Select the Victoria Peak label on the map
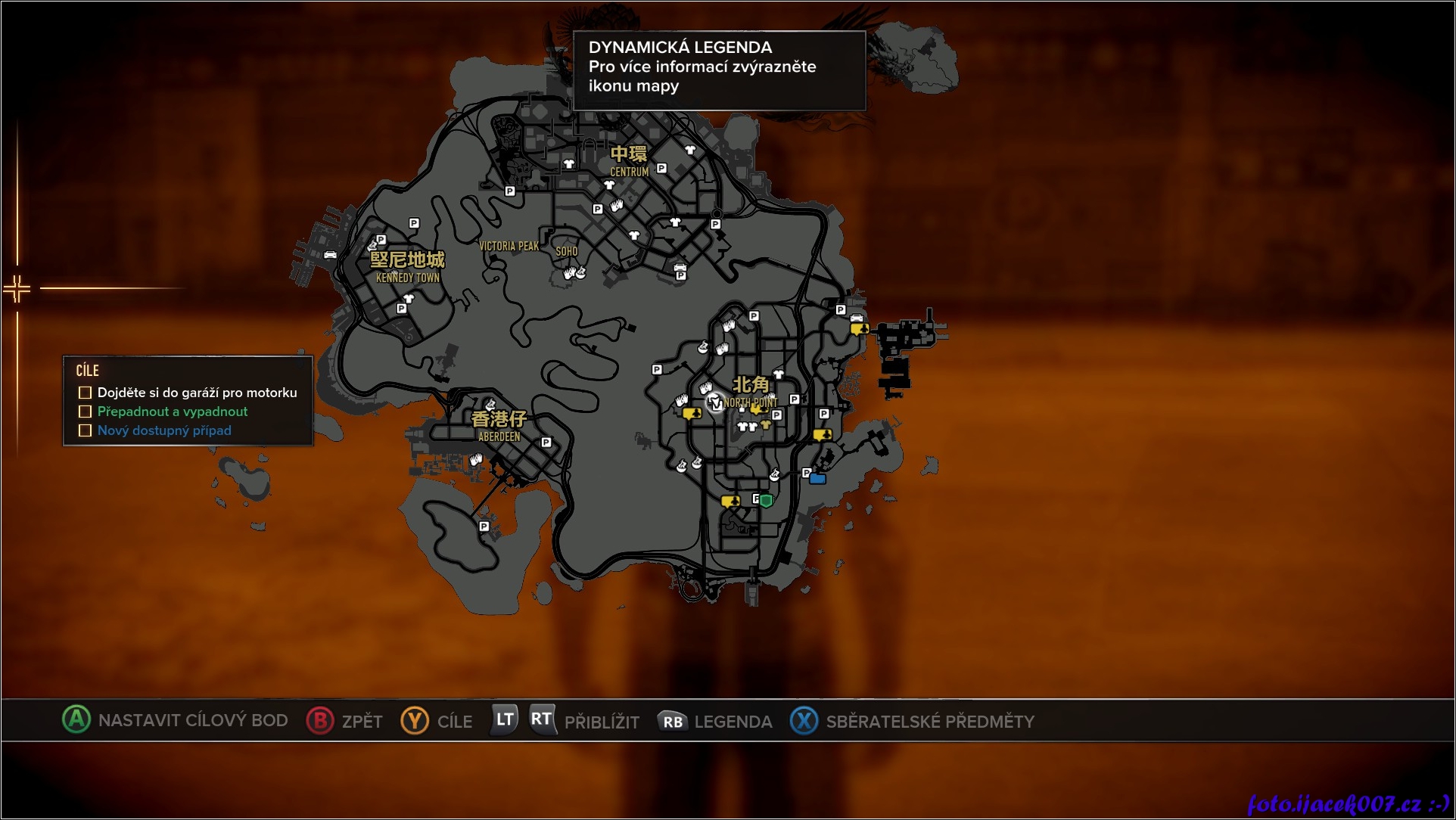 [x=509, y=247]
